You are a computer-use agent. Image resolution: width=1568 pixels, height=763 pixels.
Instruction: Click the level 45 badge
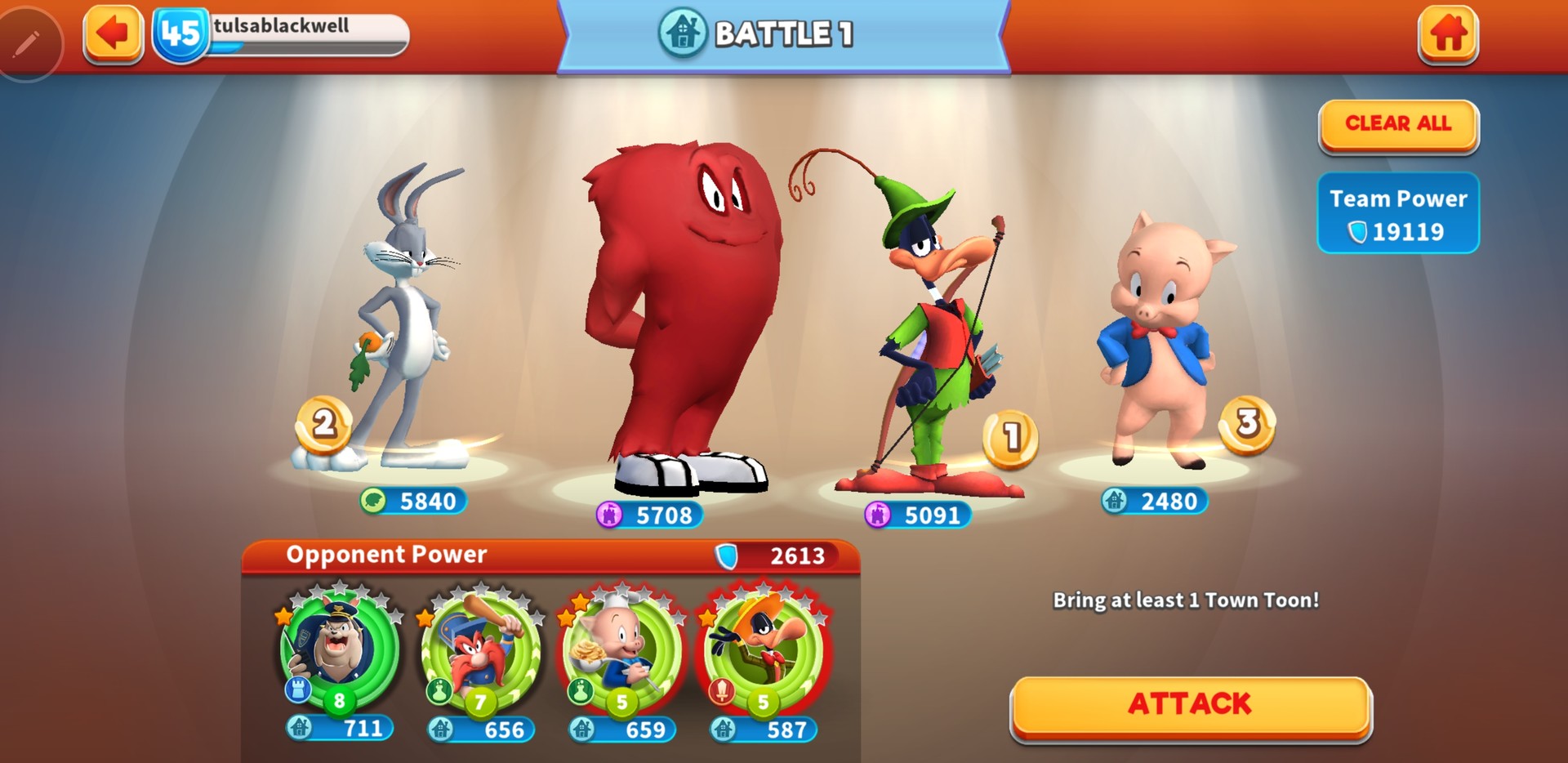[181, 34]
